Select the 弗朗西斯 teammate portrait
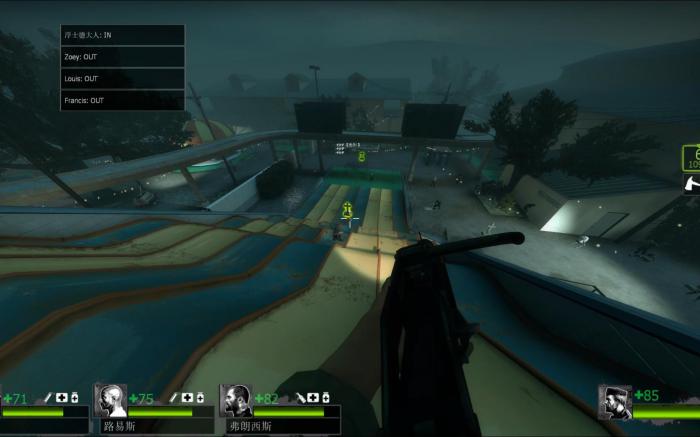The height and width of the screenshot is (437, 700). (235, 401)
